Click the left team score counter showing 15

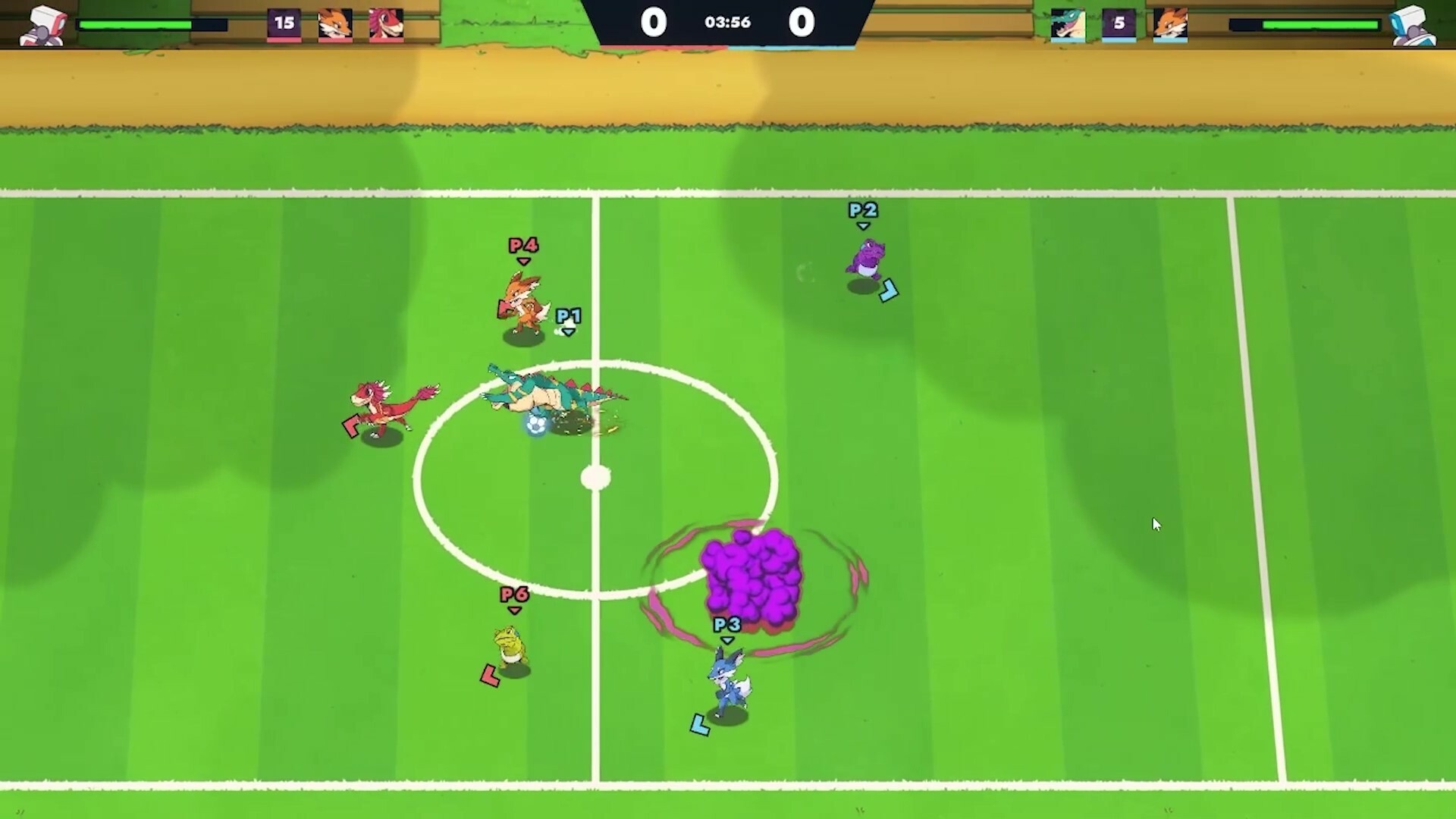pos(284,24)
